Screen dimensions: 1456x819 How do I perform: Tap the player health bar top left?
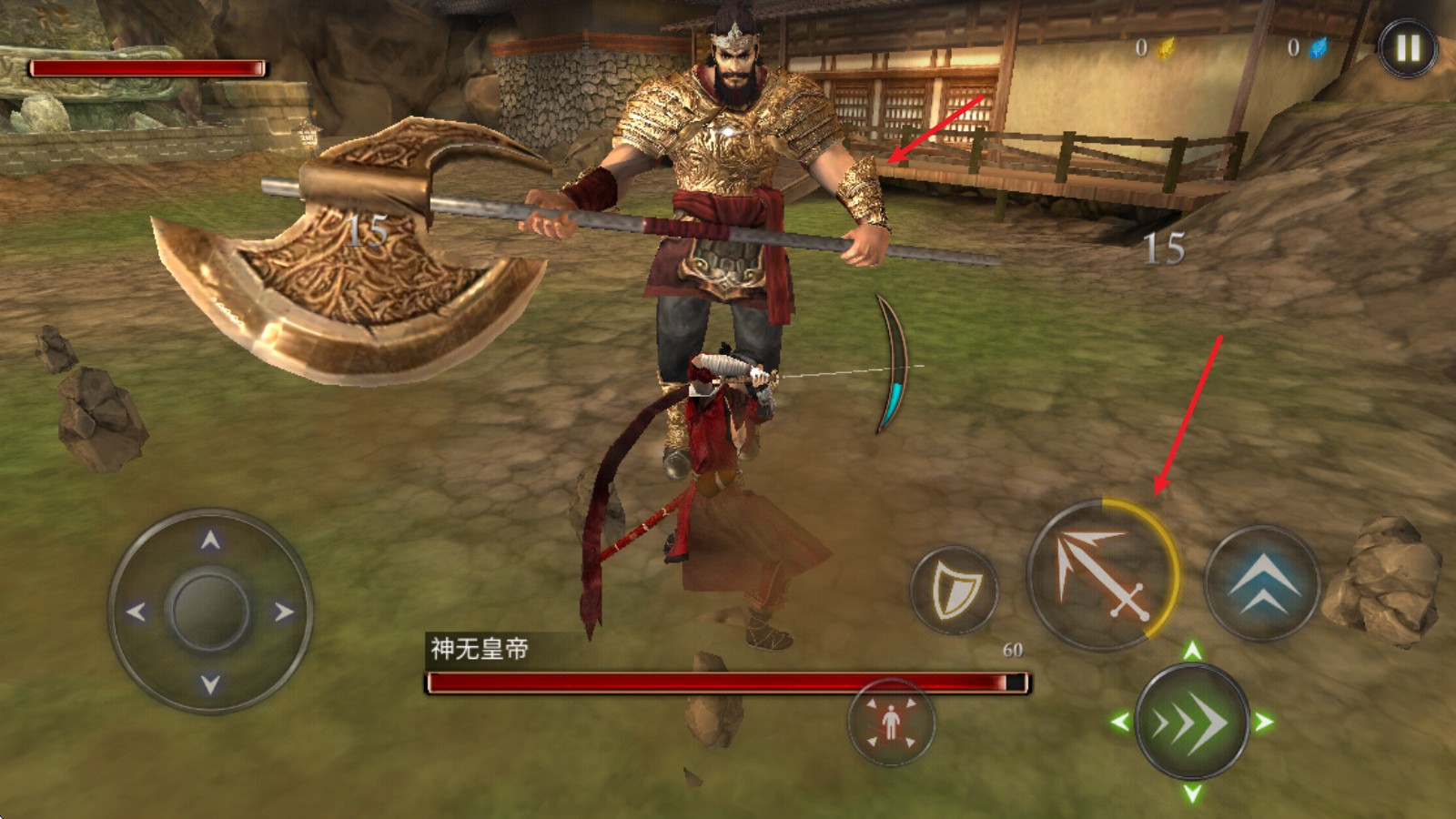point(148,65)
